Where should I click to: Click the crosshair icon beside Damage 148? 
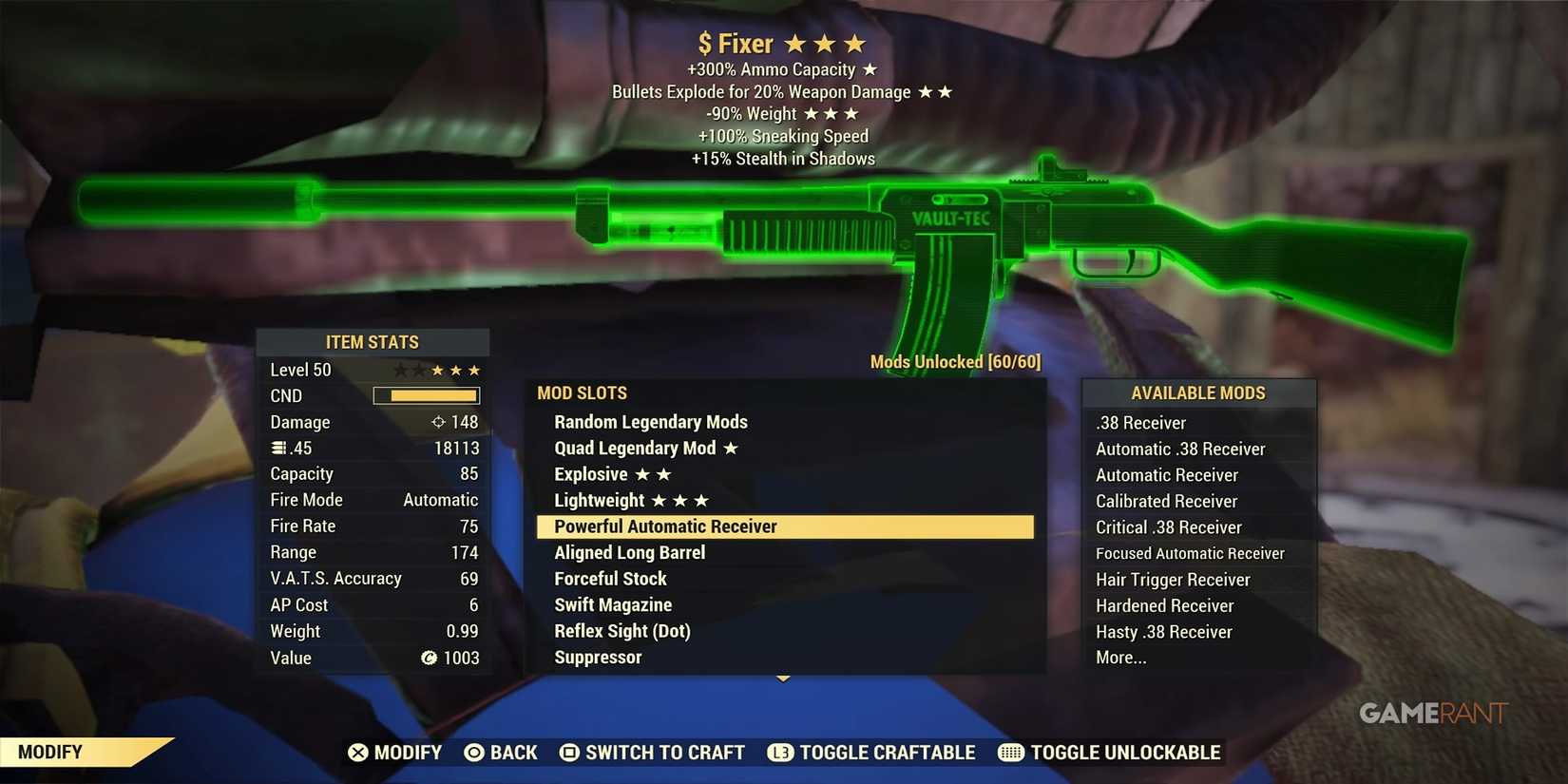coord(438,421)
